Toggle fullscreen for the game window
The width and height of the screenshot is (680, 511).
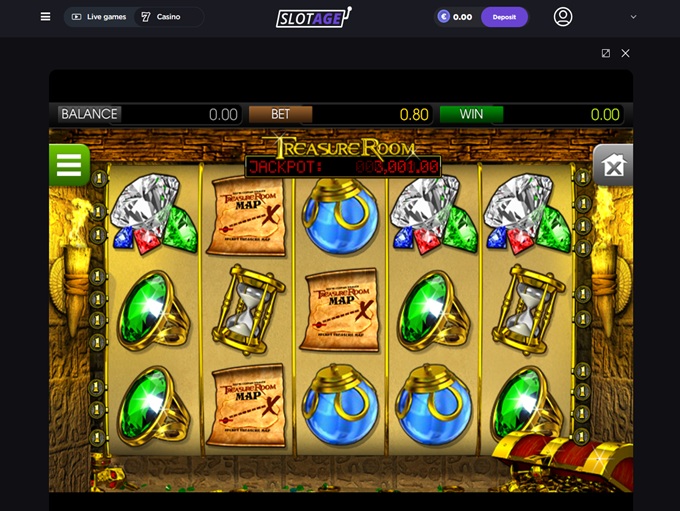(x=606, y=53)
